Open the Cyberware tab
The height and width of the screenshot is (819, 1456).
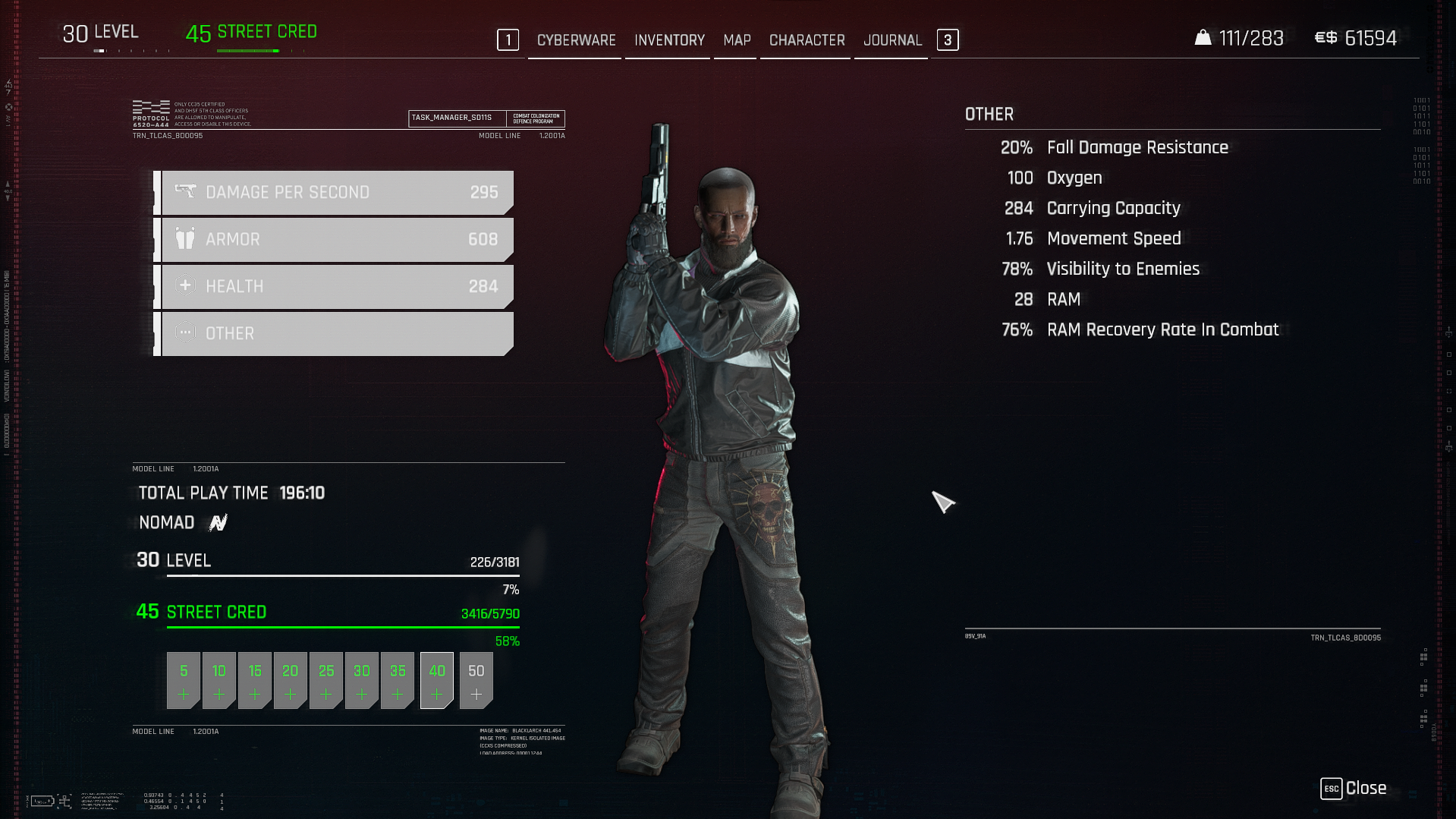(576, 40)
